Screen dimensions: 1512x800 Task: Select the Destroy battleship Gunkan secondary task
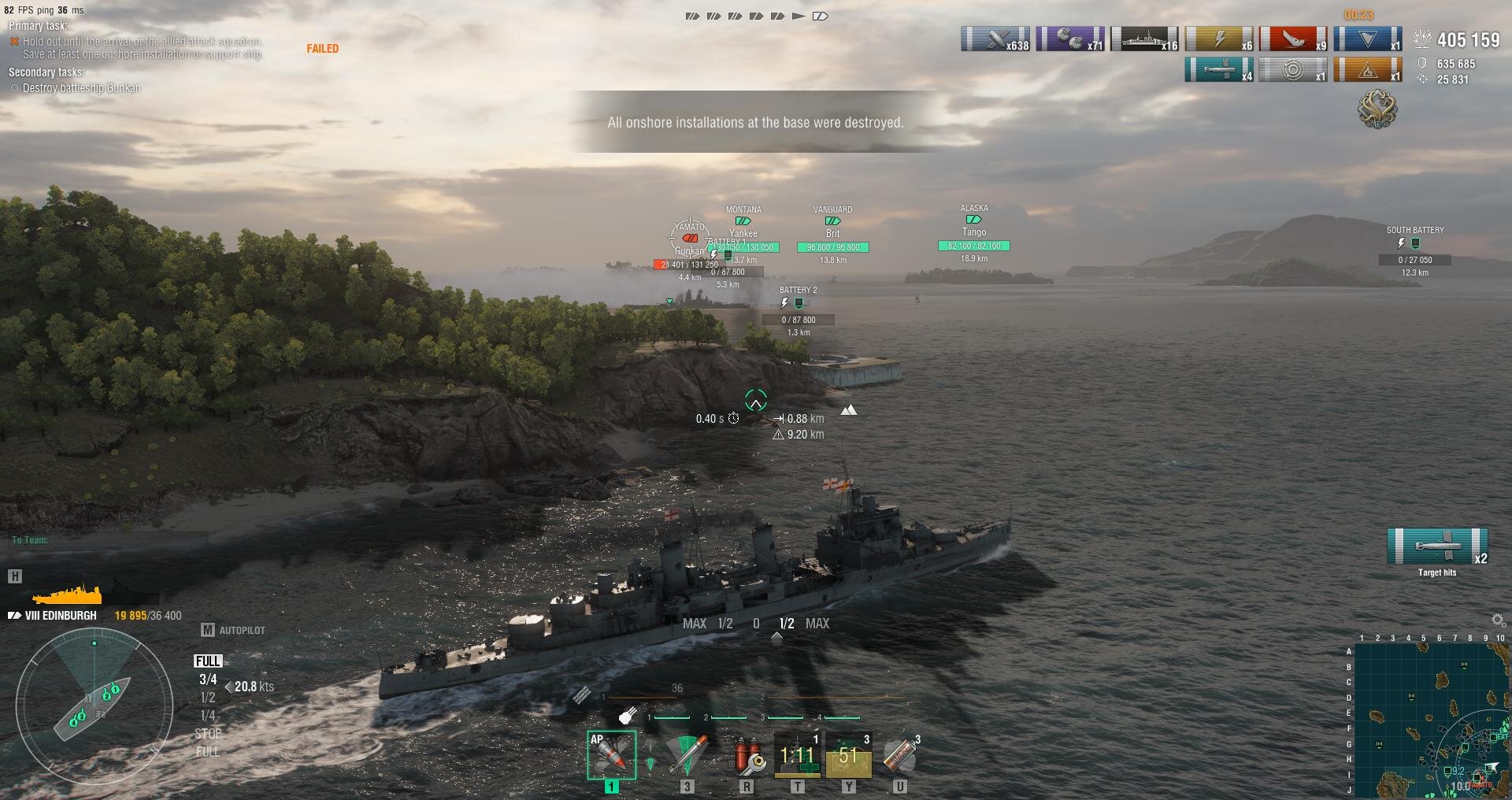click(x=81, y=88)
